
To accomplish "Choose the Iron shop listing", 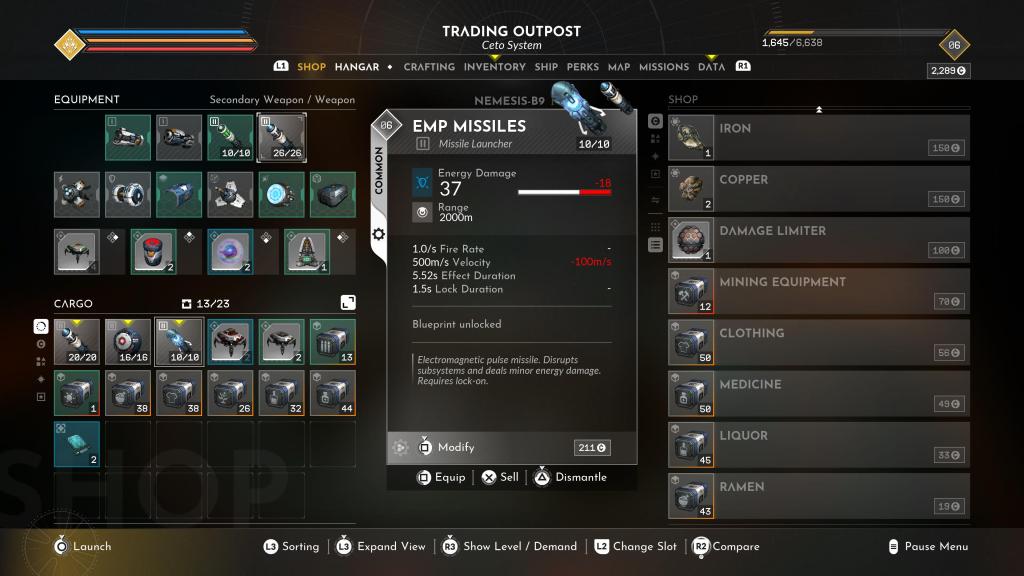I will [x=818, y=138].
